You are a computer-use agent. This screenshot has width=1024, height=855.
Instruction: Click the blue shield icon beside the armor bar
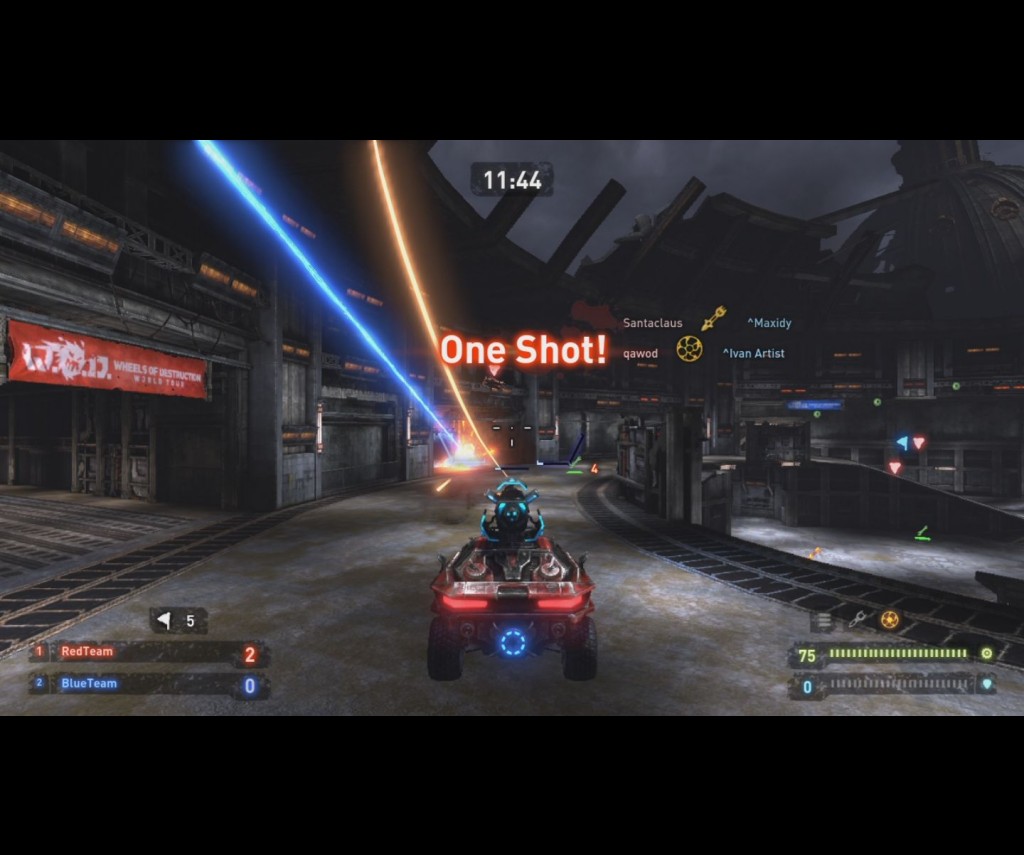(x=986, y=686)
